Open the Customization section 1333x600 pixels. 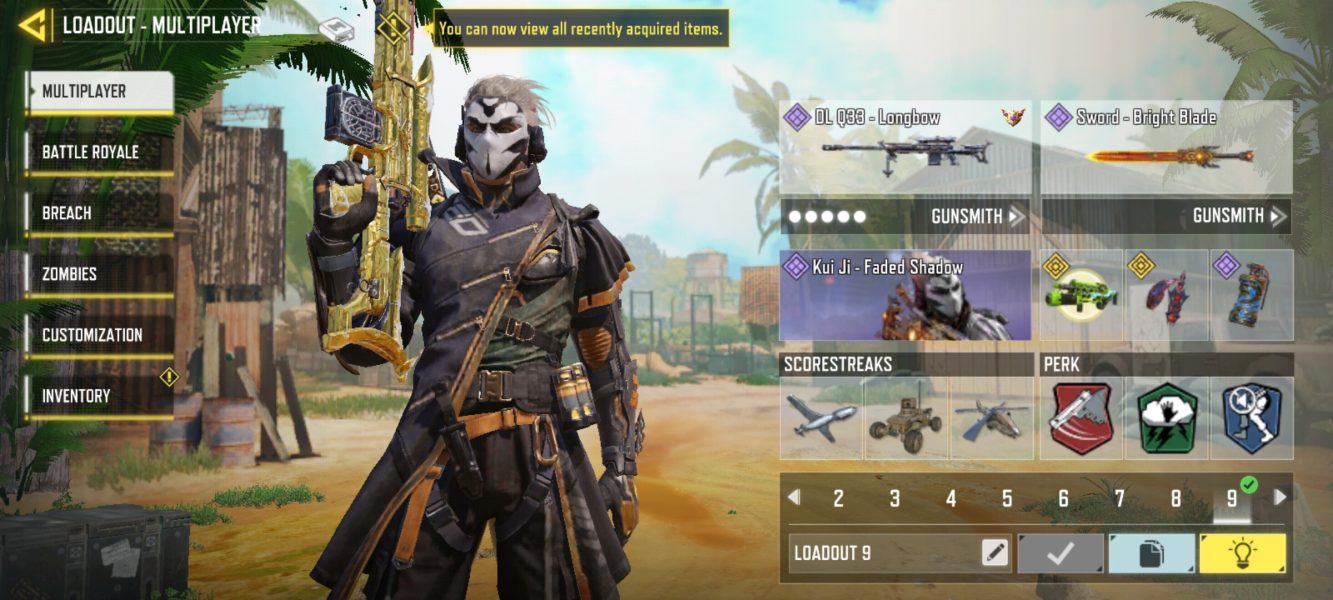pyautogui.click(x=98, y=336)
